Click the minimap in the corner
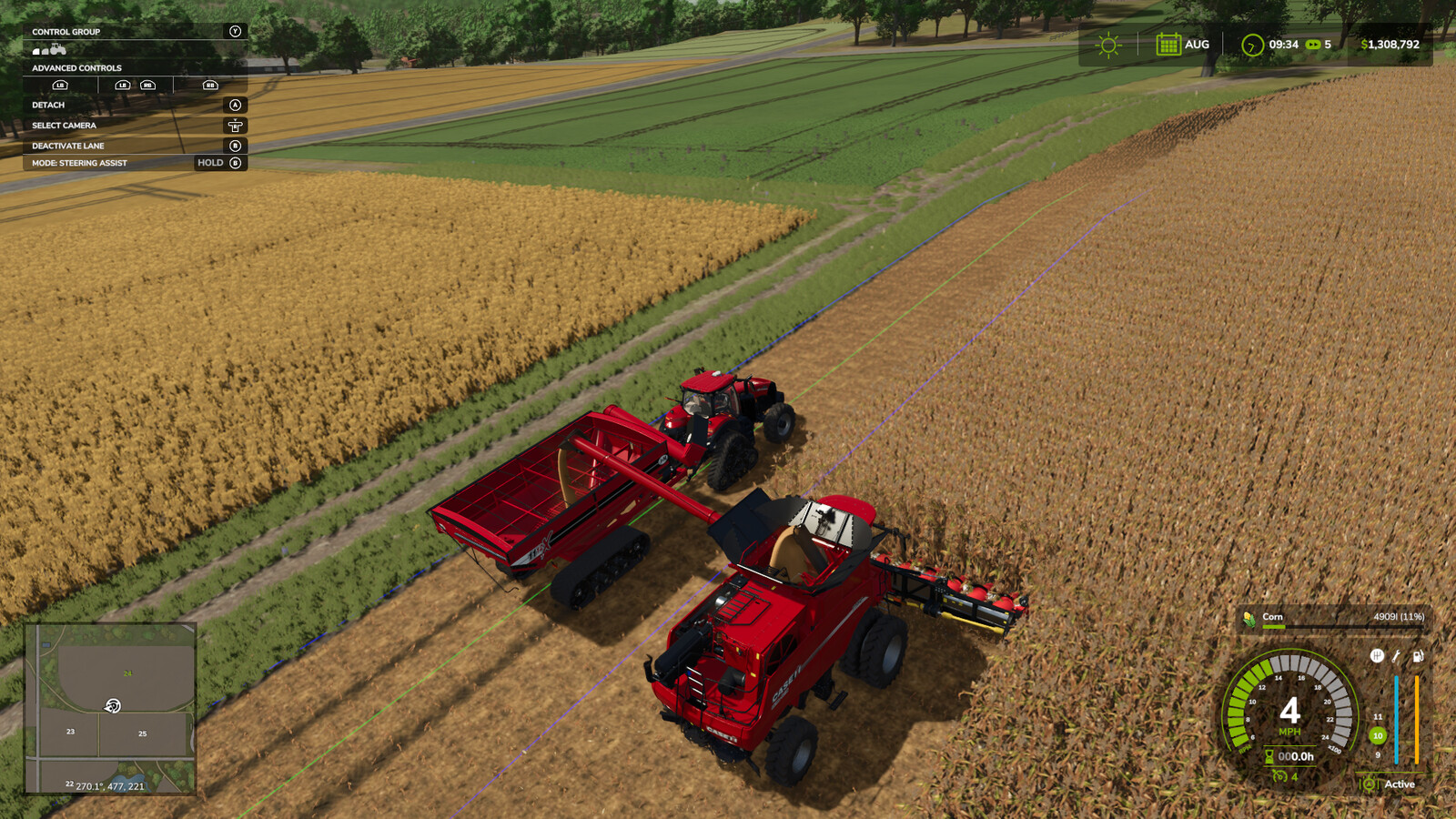This screenshot has width=1456, height=819. (110, 709)
